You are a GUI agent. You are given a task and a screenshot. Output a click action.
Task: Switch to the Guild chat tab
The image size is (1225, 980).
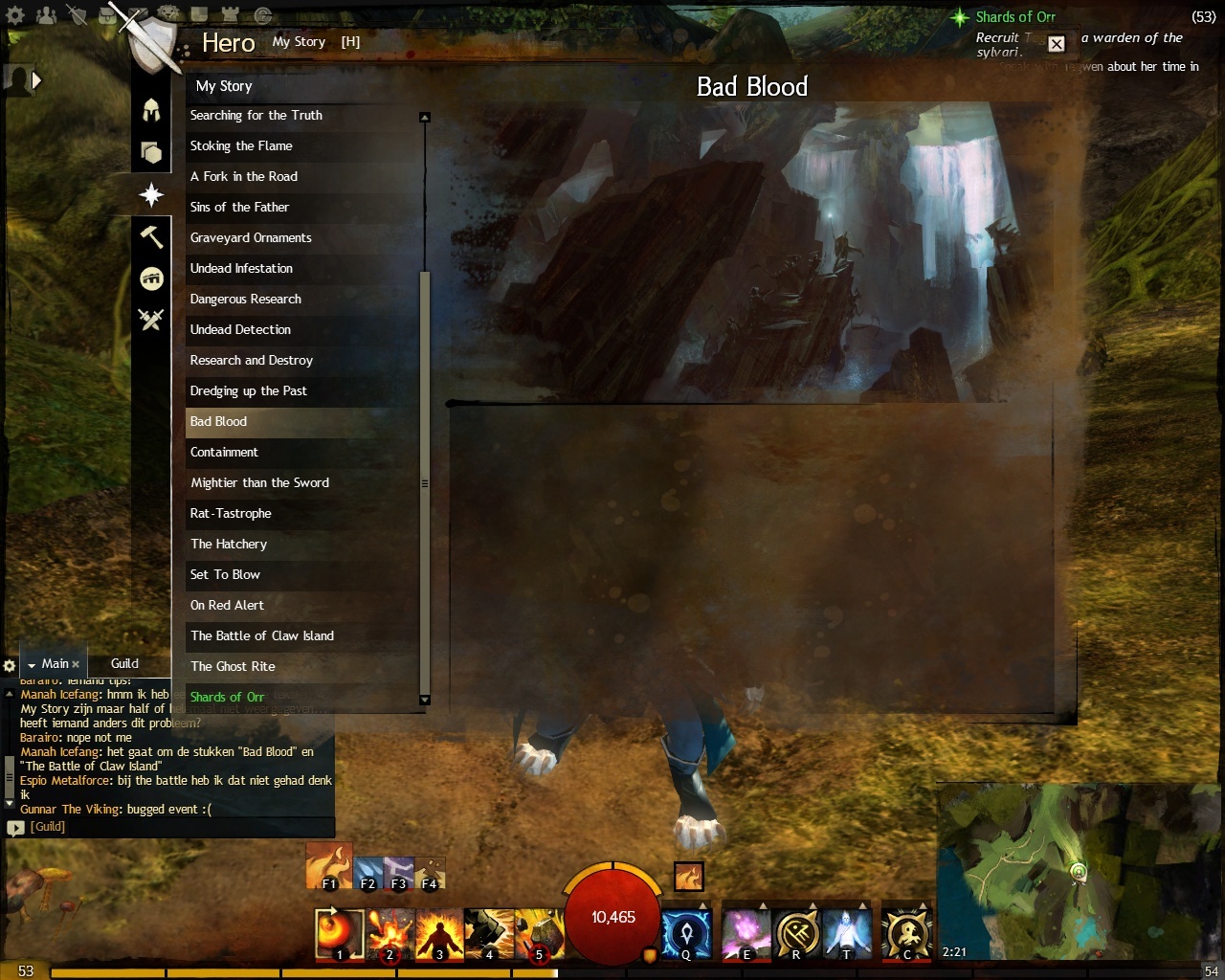point(124,664)
